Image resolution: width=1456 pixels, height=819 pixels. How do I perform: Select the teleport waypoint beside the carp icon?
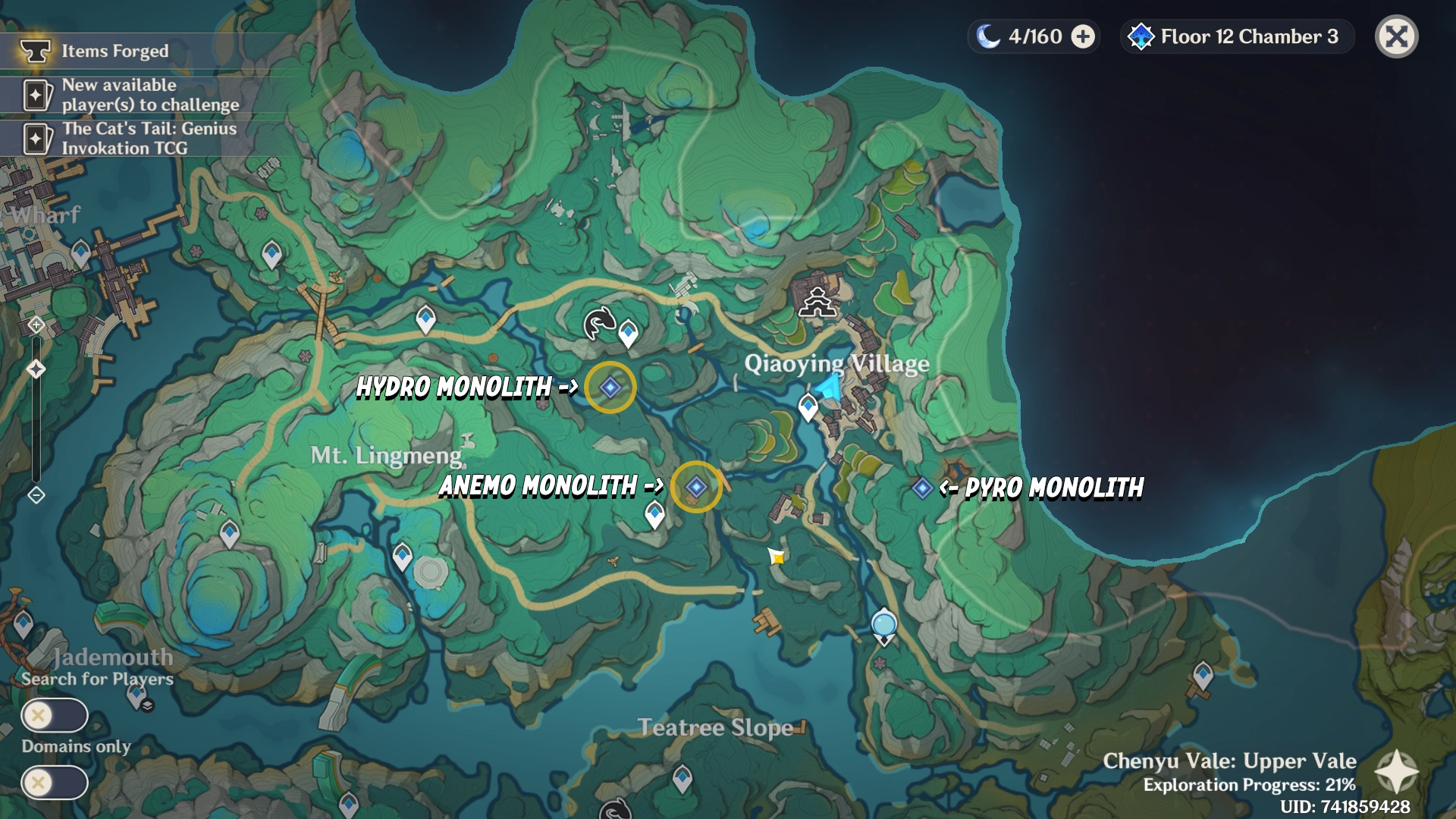pyautogui.click(x=628, y=332)
